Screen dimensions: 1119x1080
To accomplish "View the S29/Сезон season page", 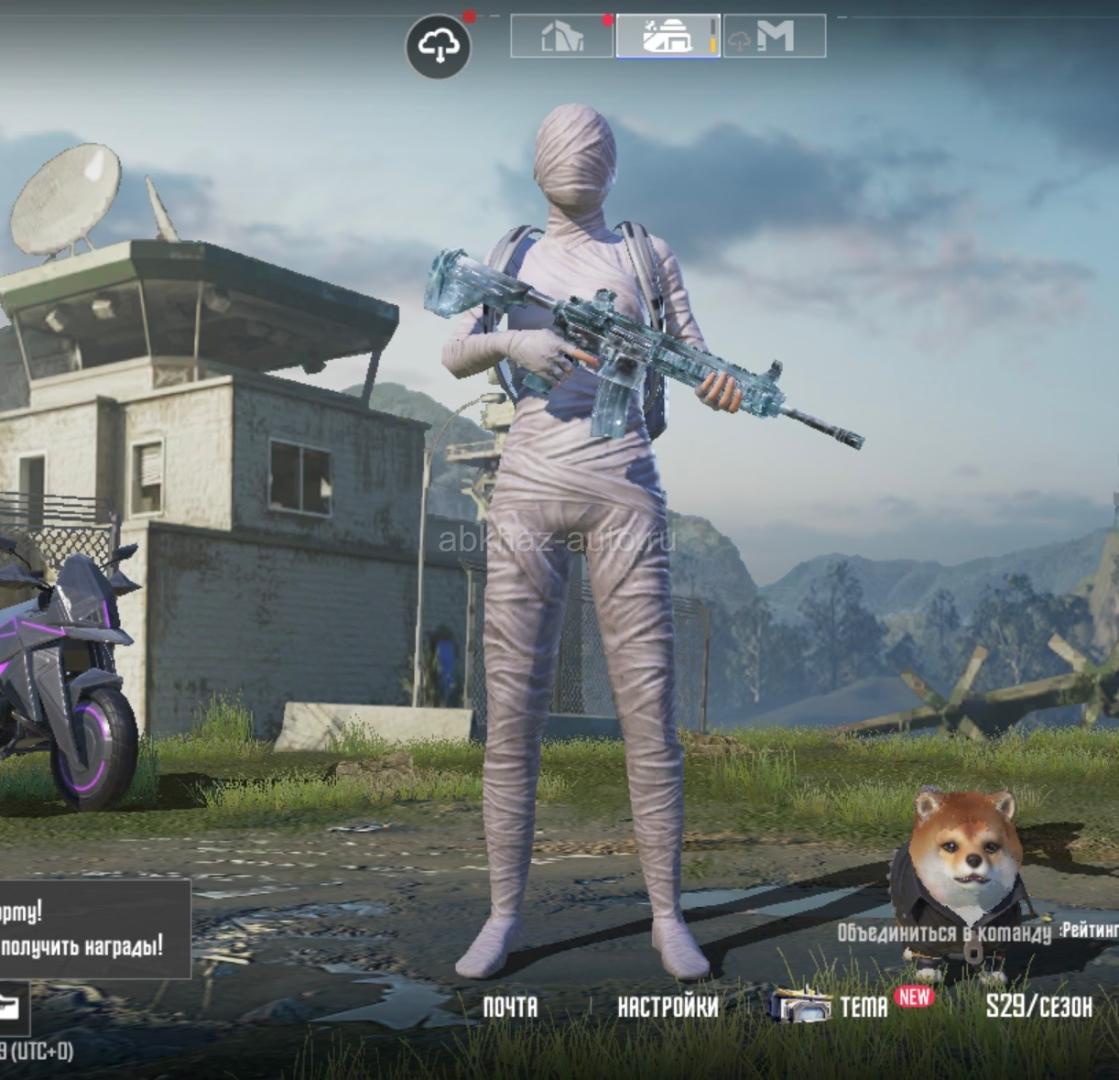I will pyautogui.click(x=1039, y=1006).
